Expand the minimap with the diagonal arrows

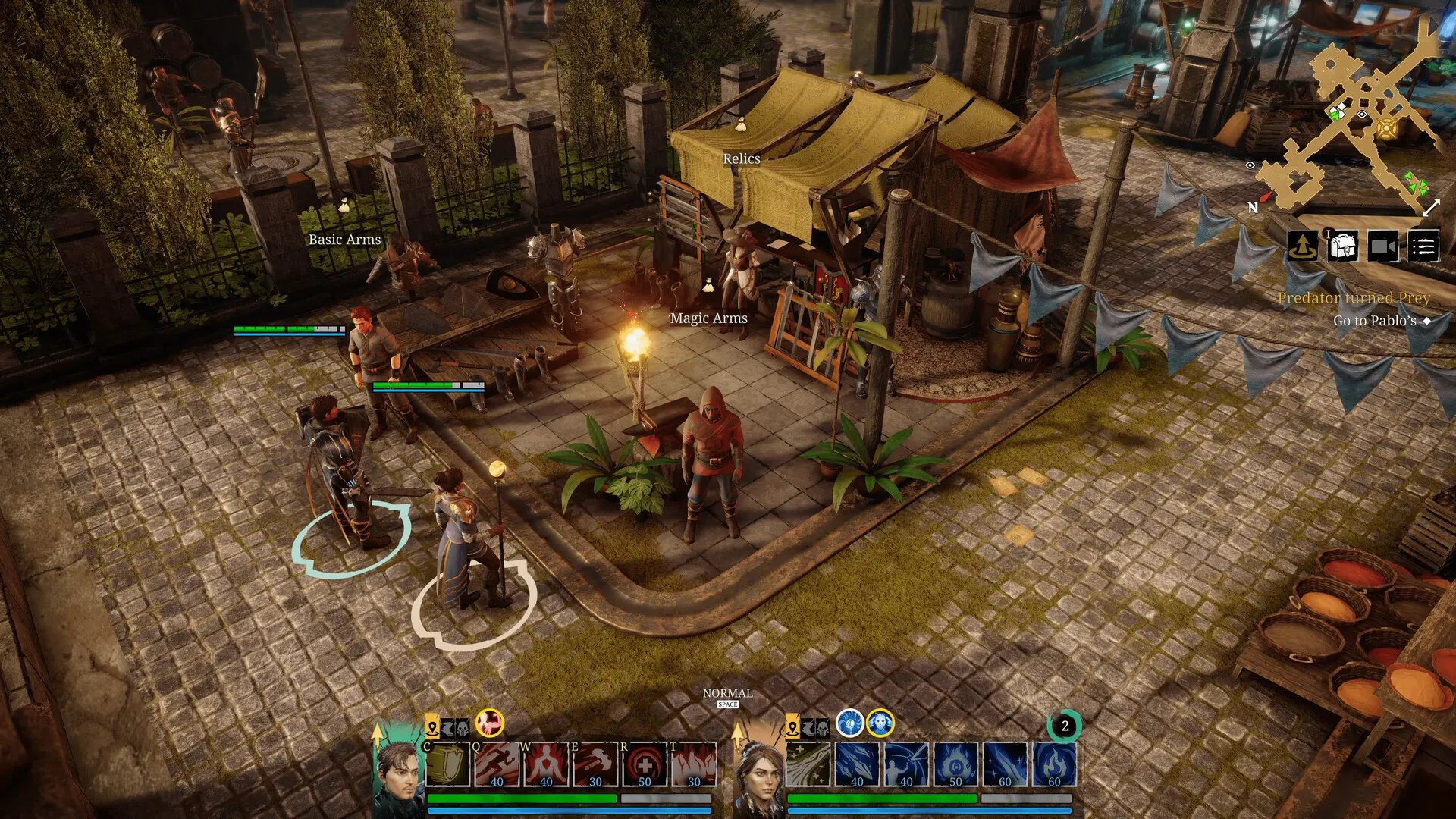point(1430,206)
